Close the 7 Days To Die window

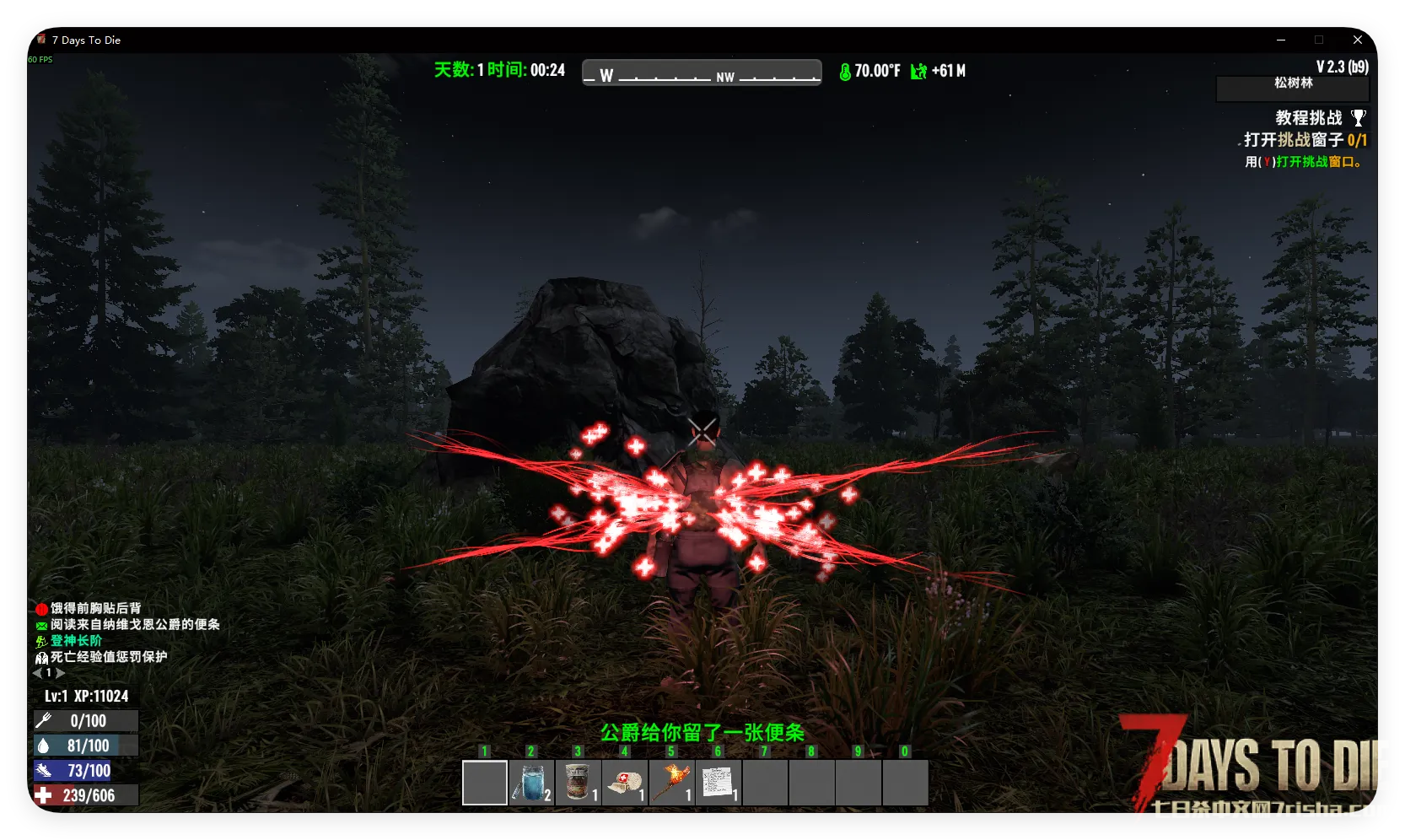coord(1358,40)
